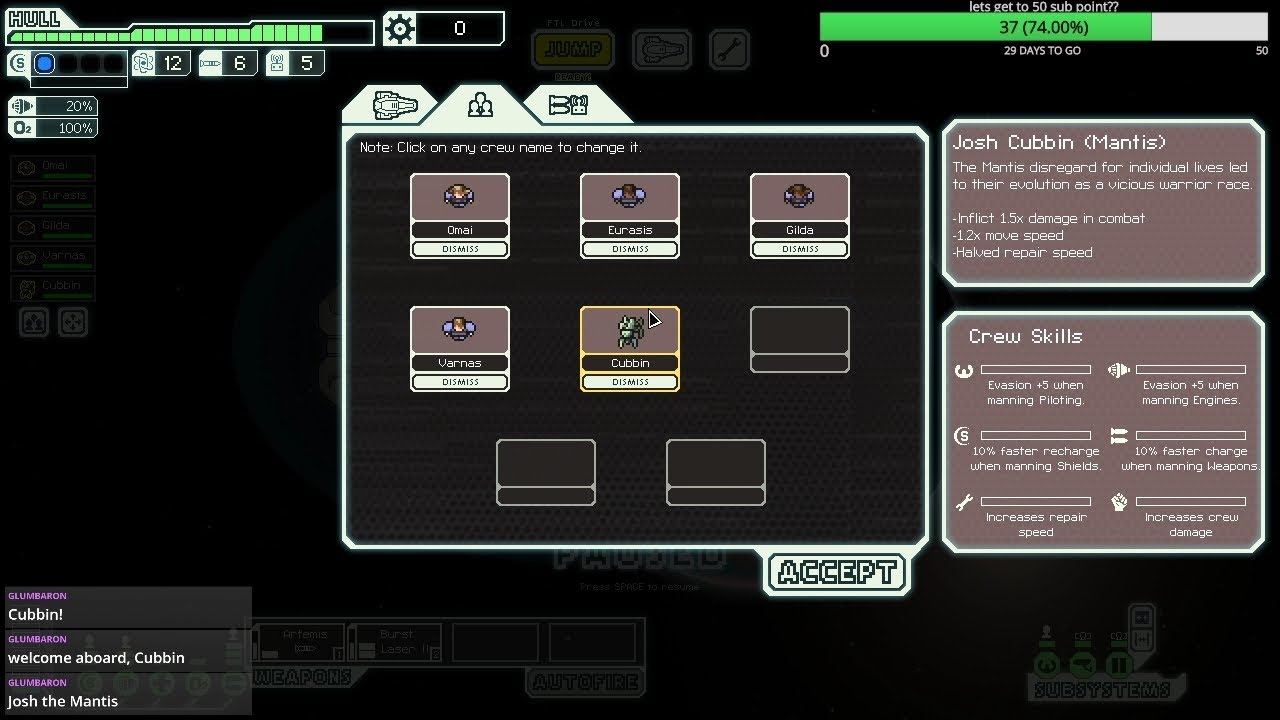Open the store via wrench button
The image size is (1280, 720).
coord(729,49)
